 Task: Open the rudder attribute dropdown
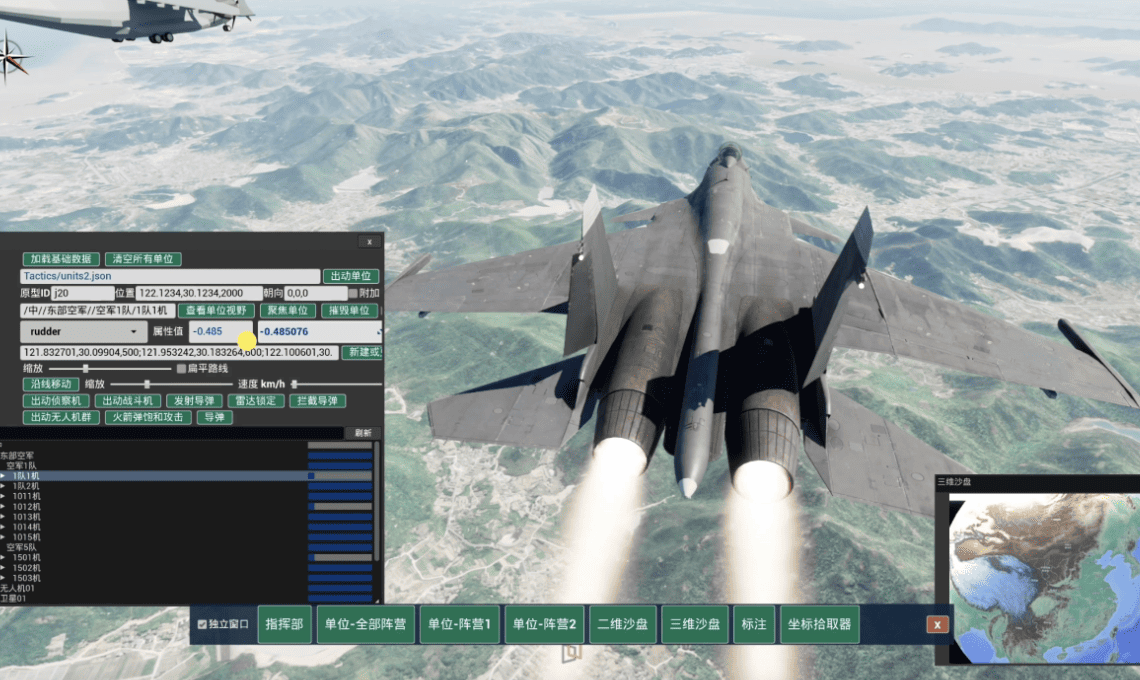(83, 331)
